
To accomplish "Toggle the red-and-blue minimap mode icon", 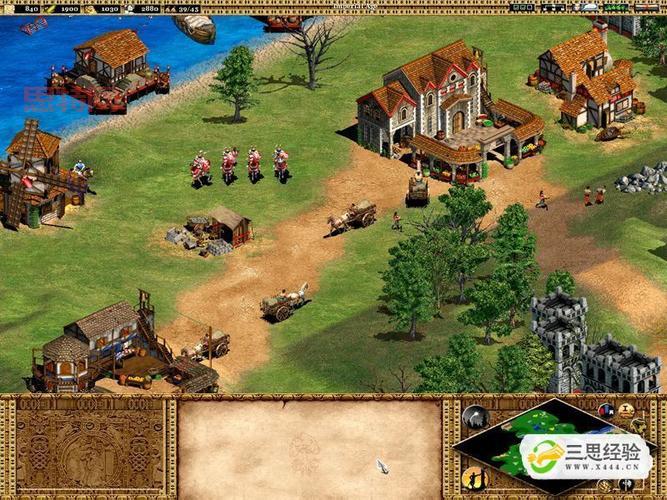I will [606, 410].
